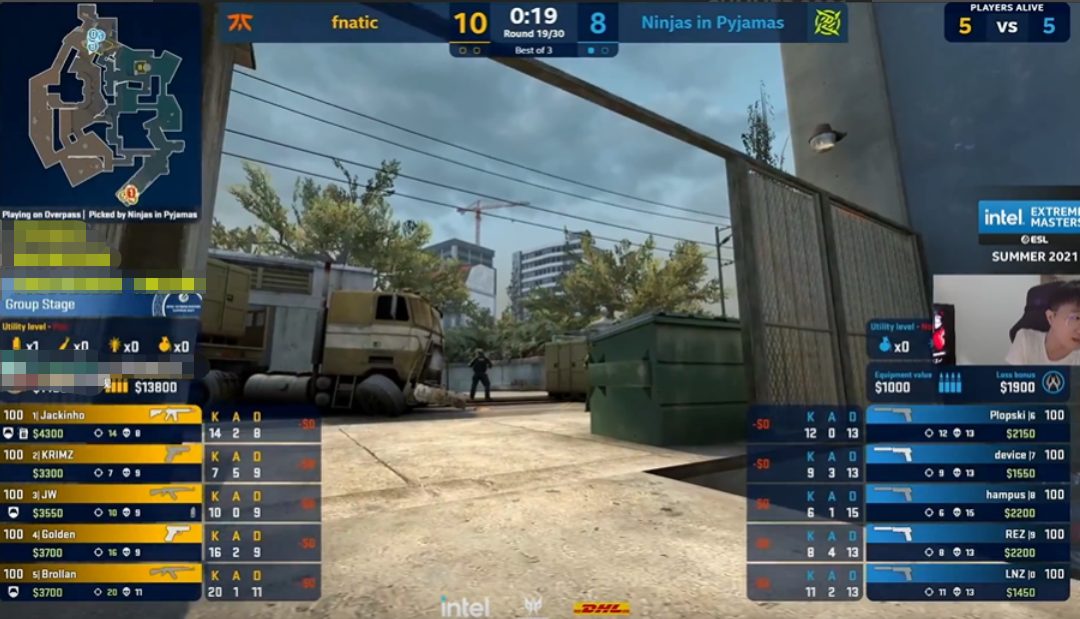Click the player webcam feed

click(1007, 320)
